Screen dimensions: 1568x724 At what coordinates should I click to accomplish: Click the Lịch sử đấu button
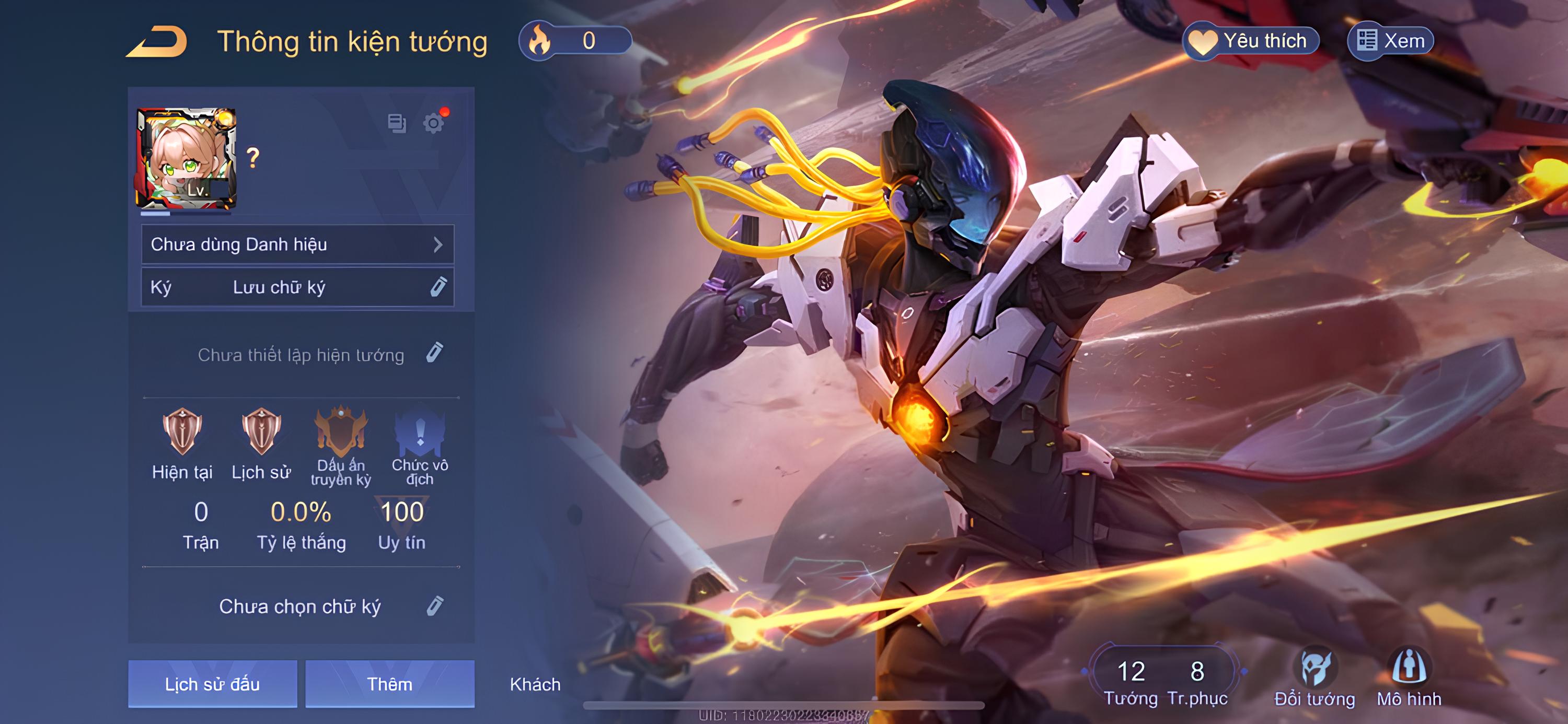211,684
